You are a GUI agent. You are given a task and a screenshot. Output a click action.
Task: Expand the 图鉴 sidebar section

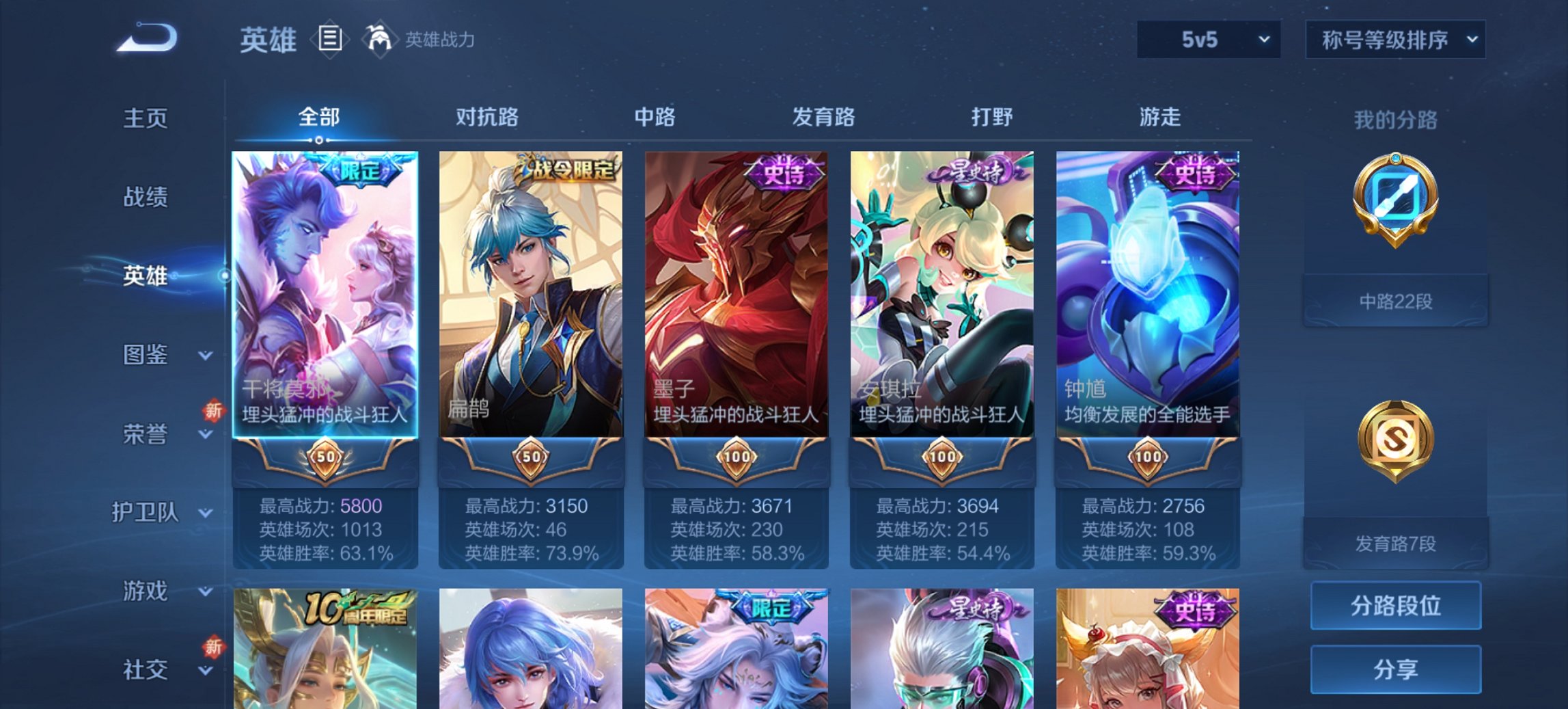coord(156,355)
